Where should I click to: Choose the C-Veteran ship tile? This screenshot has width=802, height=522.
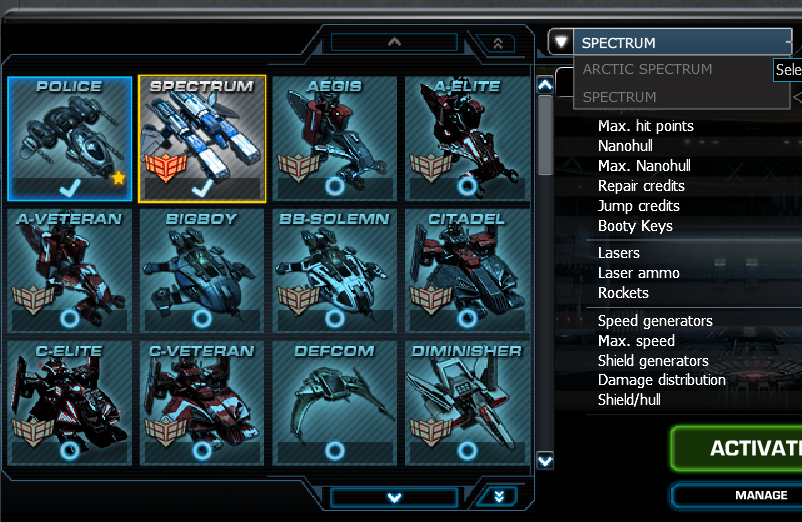tap(202, 402)
